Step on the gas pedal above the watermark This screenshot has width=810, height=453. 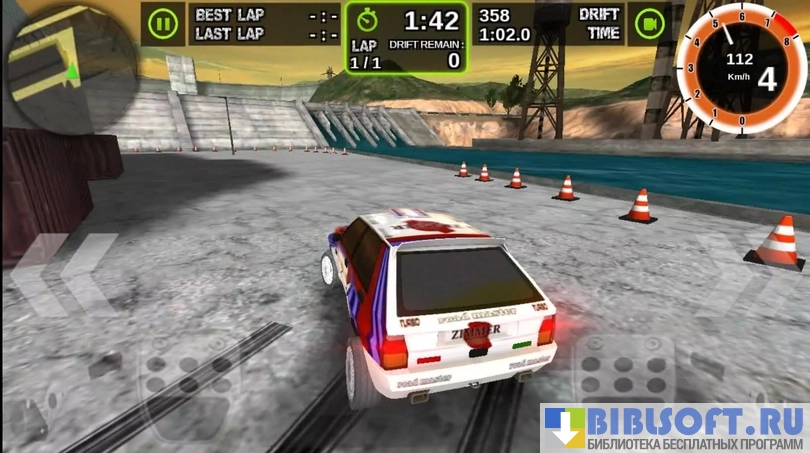pos(626,368)
